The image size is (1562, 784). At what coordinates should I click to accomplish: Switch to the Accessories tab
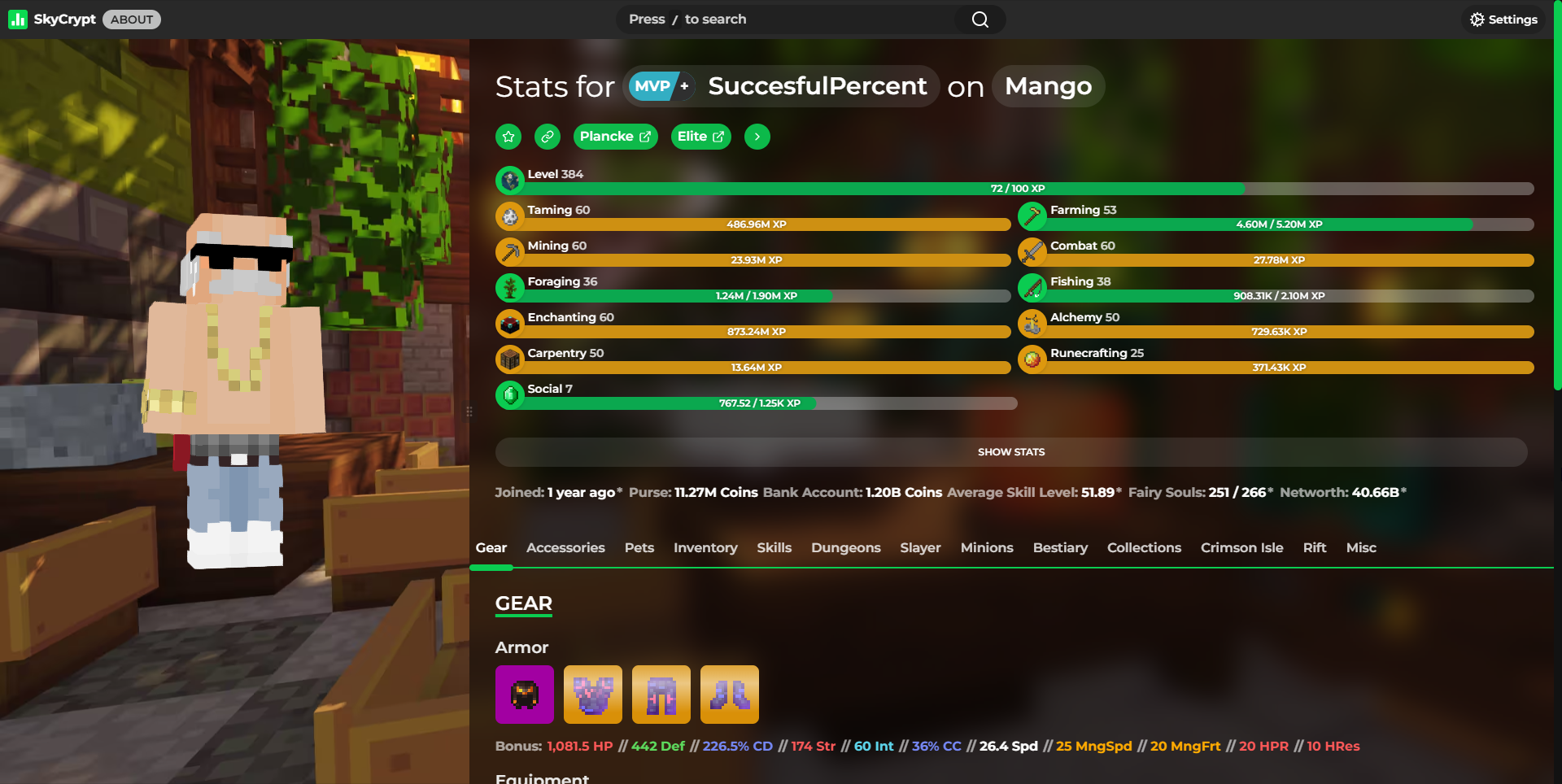pyautogui.click(x=565, y=548)
